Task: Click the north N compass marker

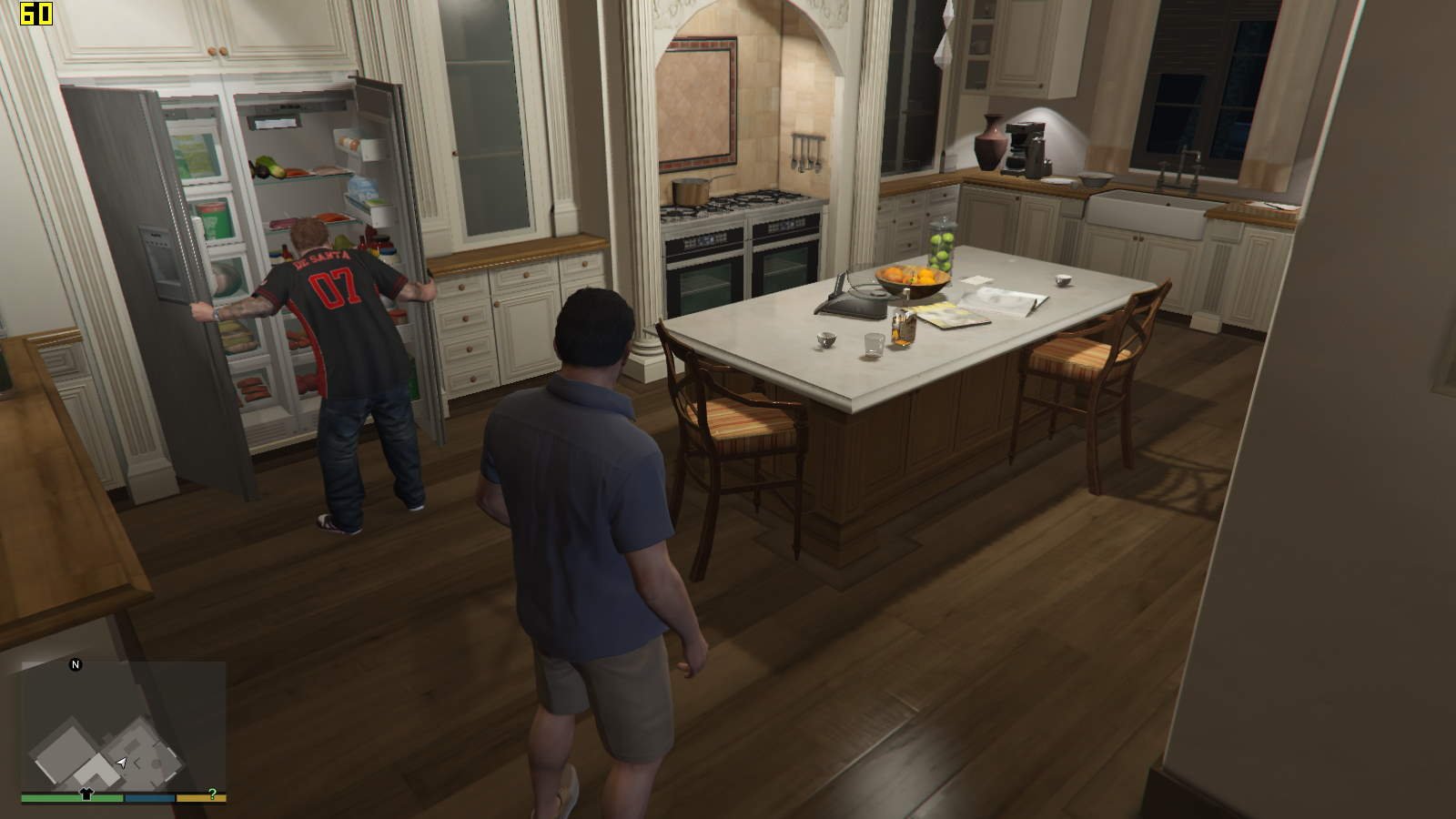Action: pos(76,664)
